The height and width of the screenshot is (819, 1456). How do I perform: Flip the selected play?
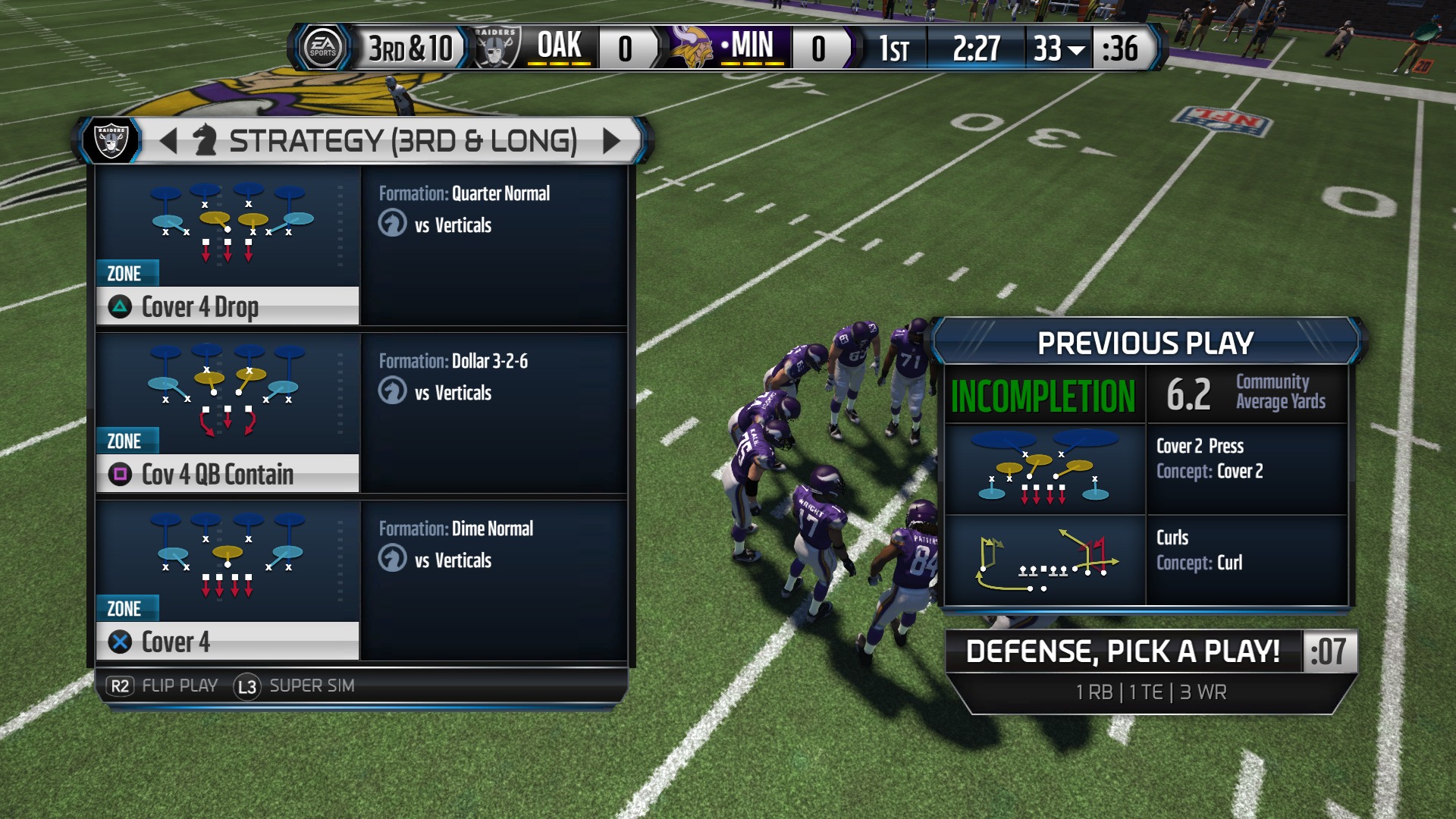[x=162, y=686]
